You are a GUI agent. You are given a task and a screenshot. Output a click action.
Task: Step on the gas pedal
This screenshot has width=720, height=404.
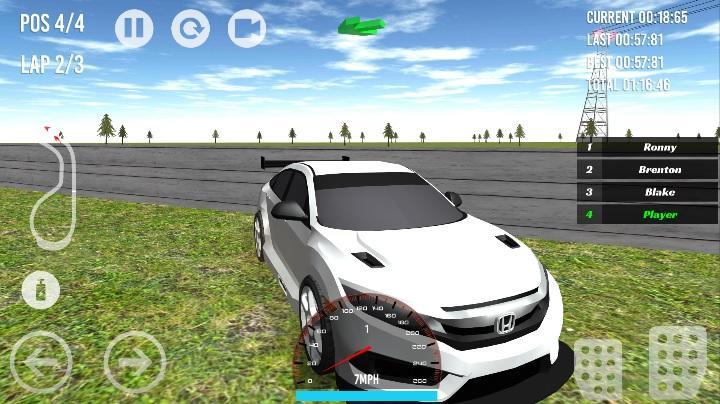point(678,362)
